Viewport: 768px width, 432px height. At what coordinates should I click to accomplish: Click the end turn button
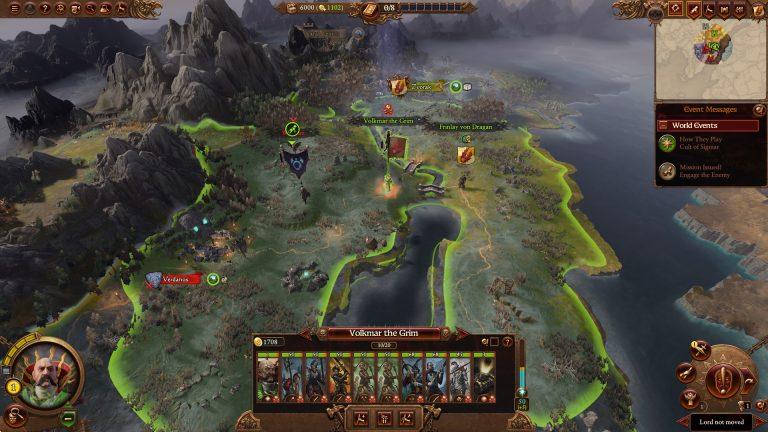click(726, 380)
